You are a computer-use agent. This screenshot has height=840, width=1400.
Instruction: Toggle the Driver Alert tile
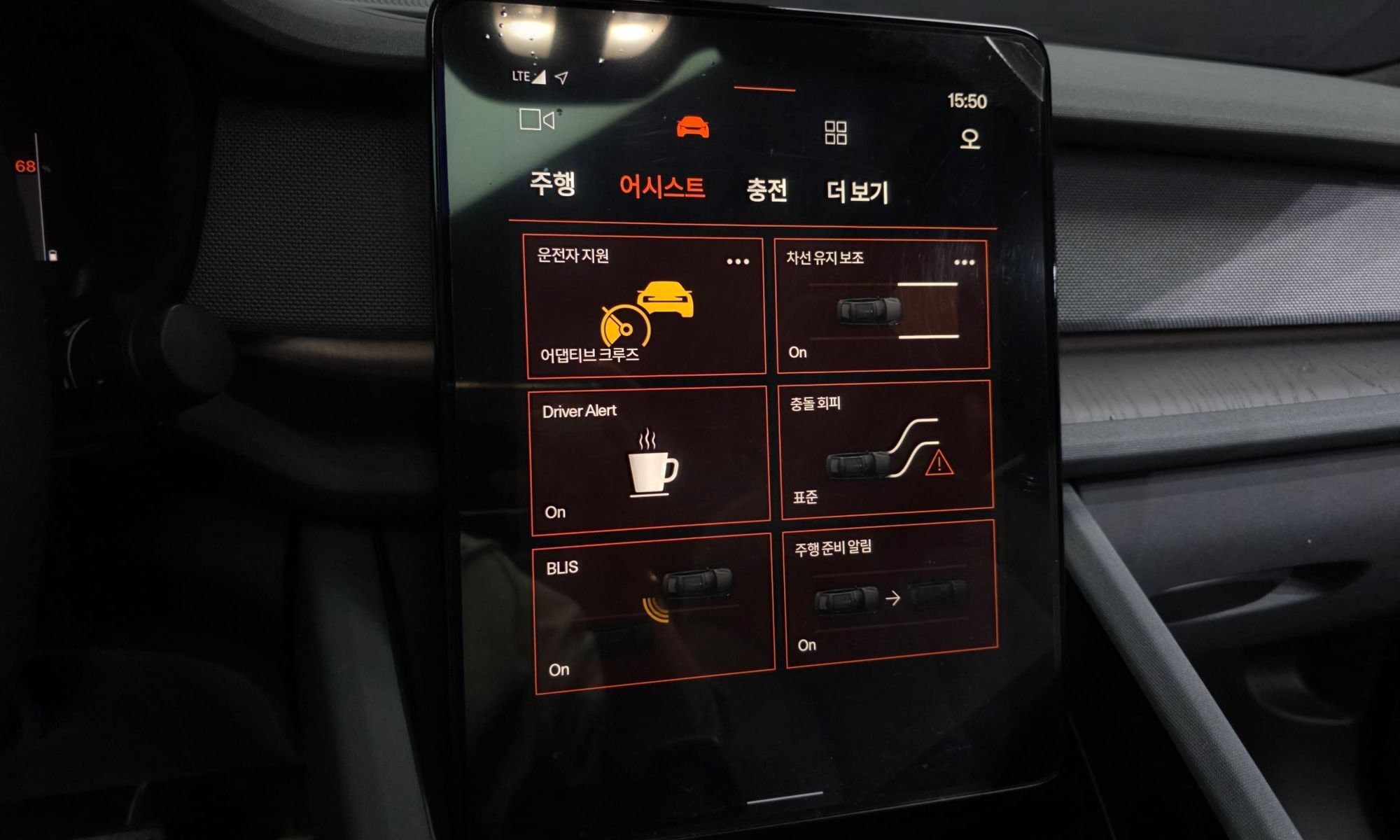point(649,461)
